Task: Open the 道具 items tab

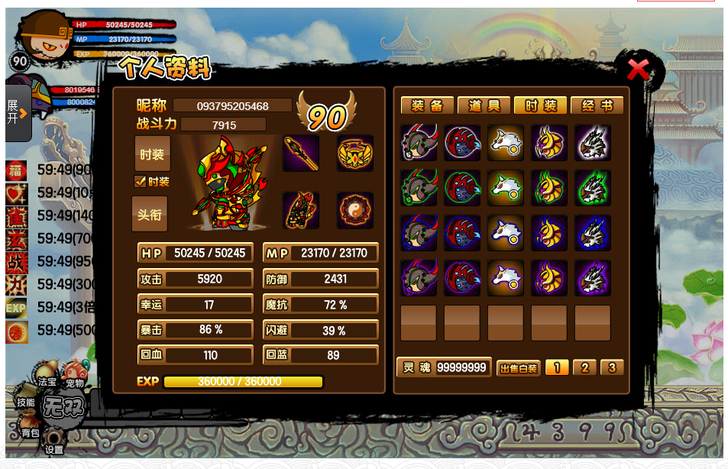Action: tap(483, 105)
